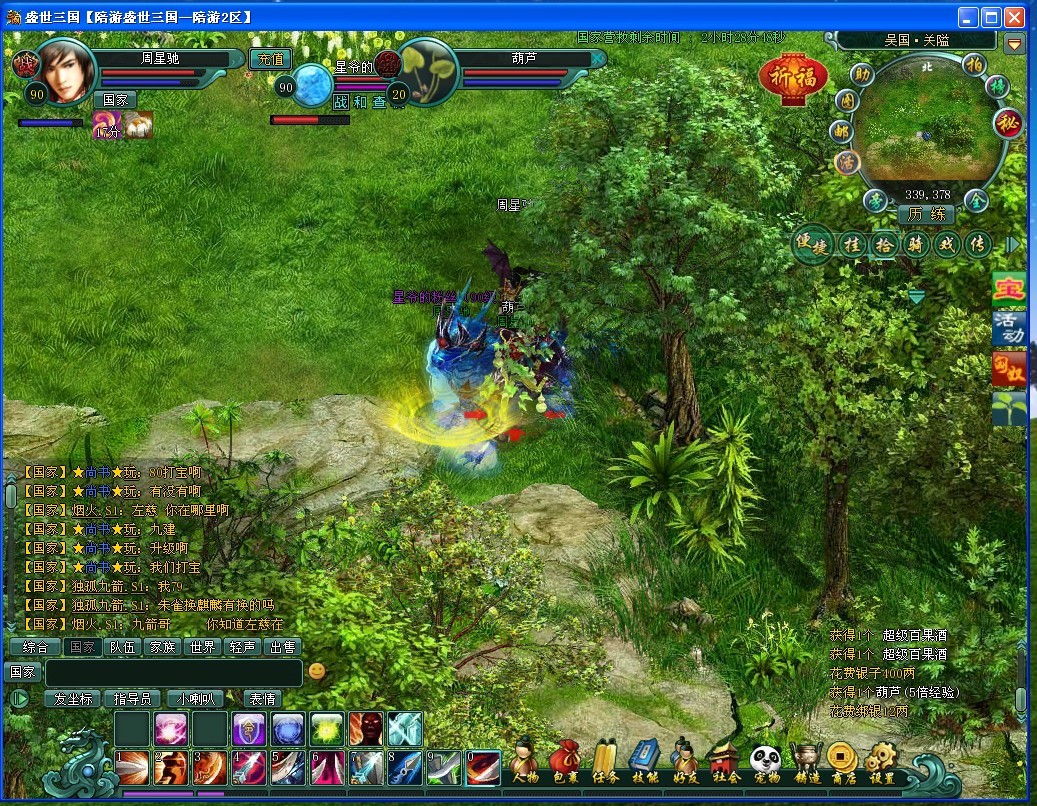
Task: Open the 商店 coin shop
Action: click(842, 762)
